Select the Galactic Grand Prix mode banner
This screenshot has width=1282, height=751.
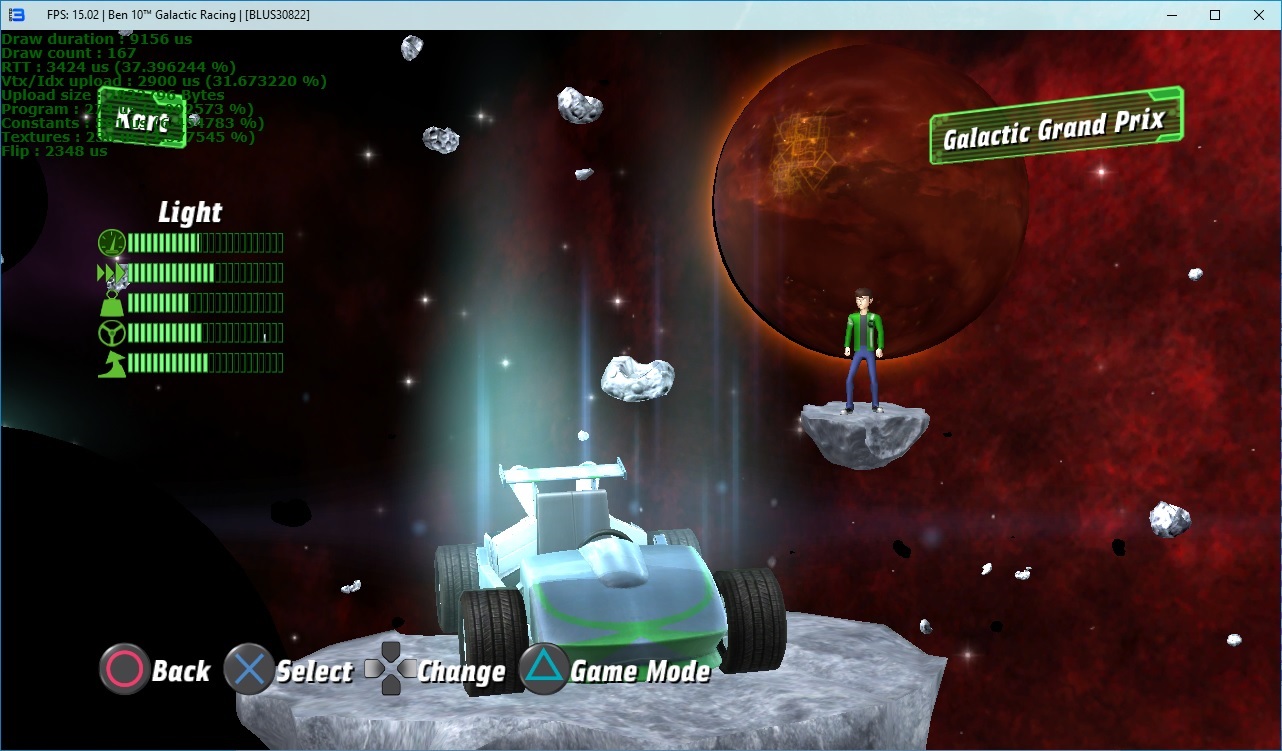[x=1055, y=126]
